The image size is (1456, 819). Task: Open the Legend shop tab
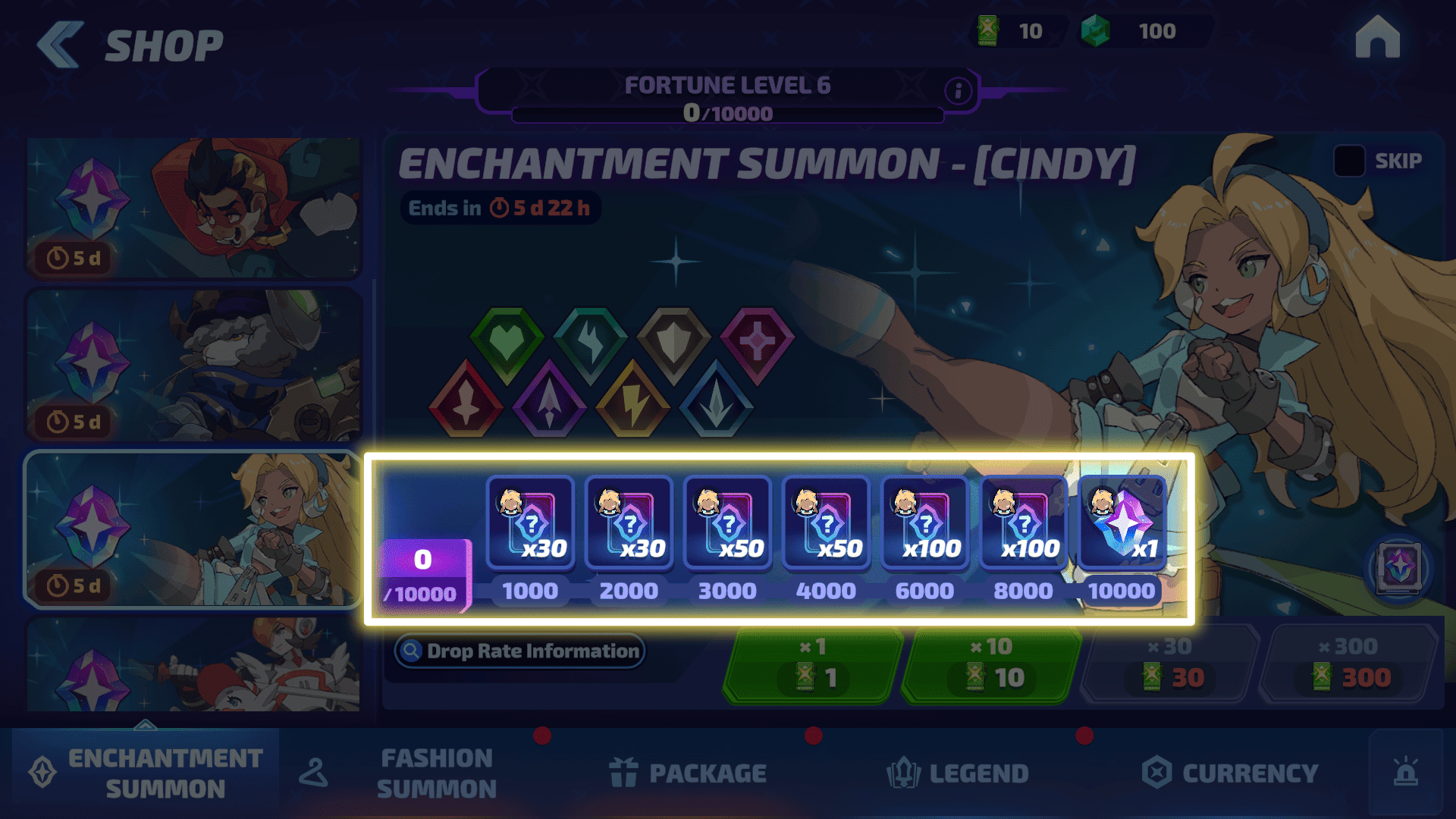point(958,773)
